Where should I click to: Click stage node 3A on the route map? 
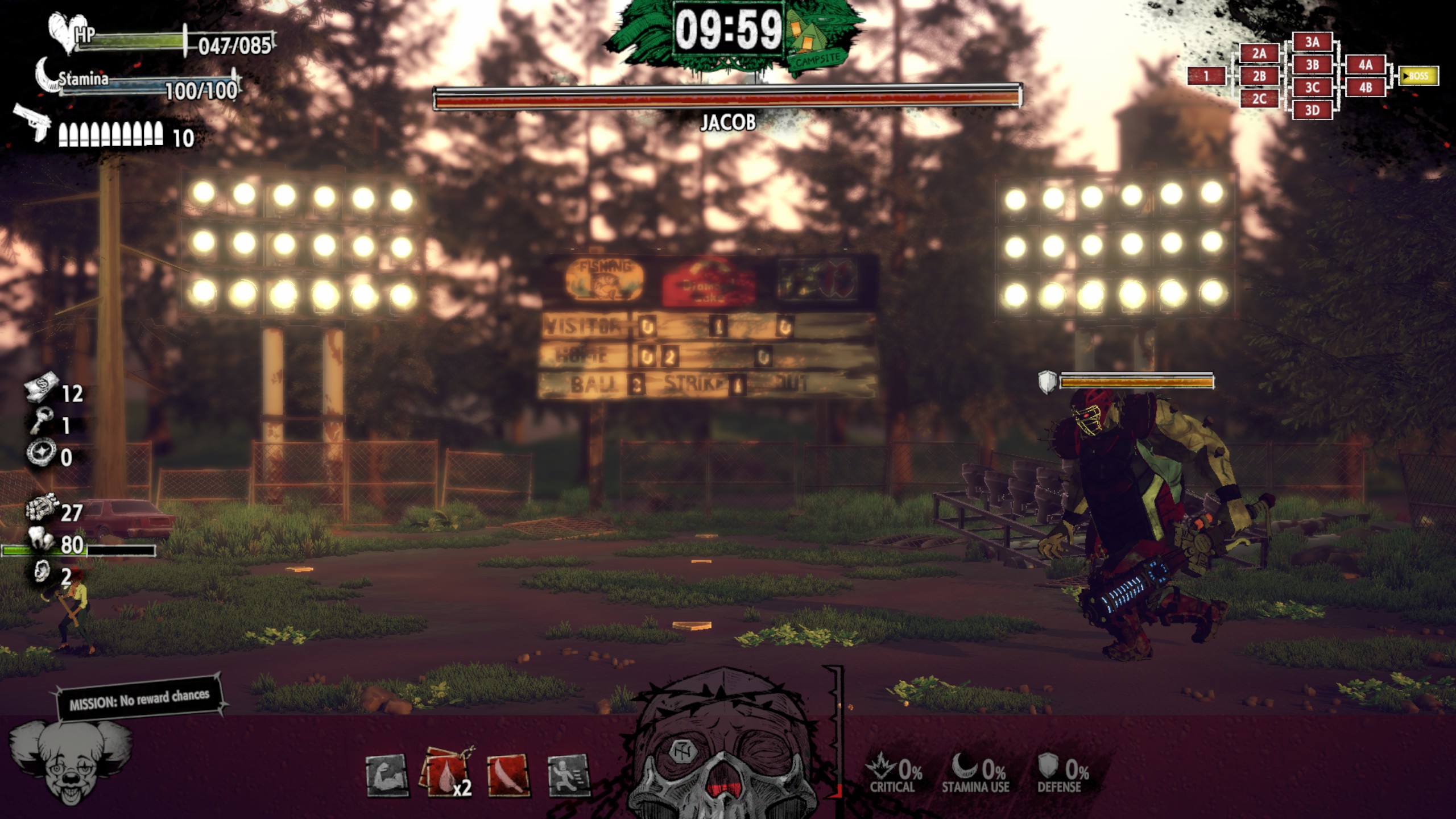[1312, 42]
